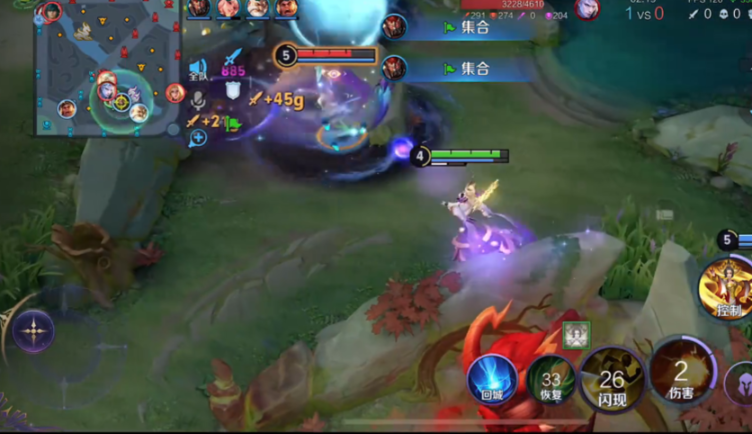Use the small green-framed item icon
752x434 pixels.
tap(576, 336)
